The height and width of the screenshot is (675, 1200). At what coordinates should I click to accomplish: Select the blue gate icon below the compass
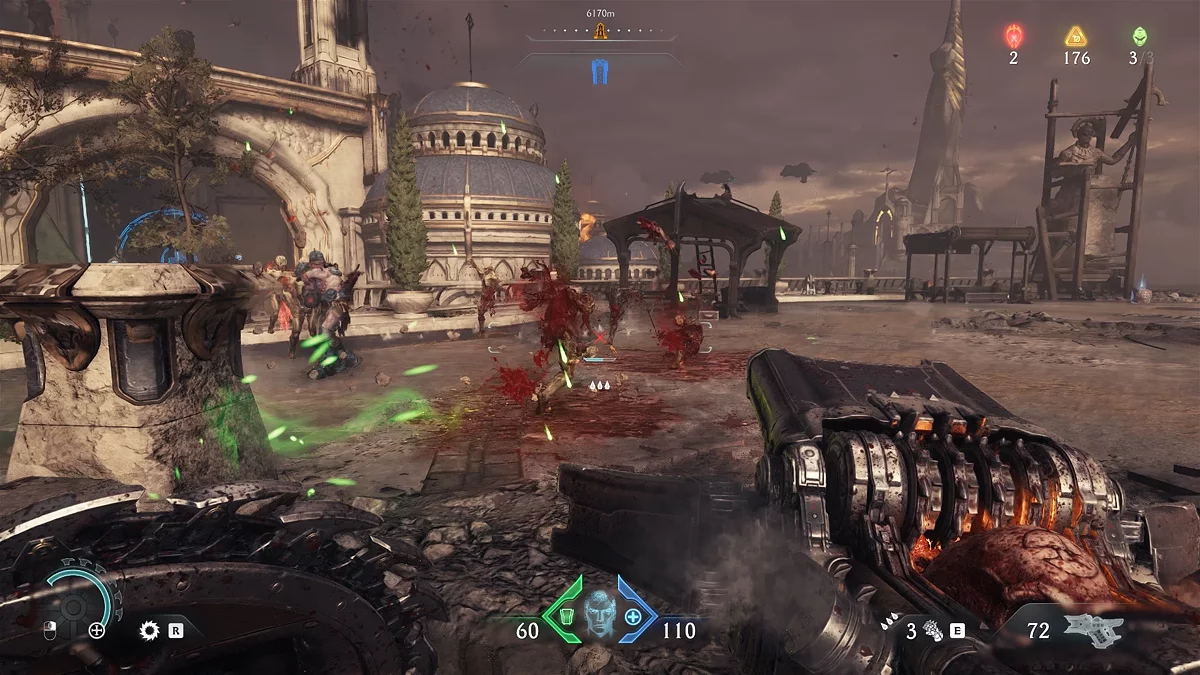[600, 71]
